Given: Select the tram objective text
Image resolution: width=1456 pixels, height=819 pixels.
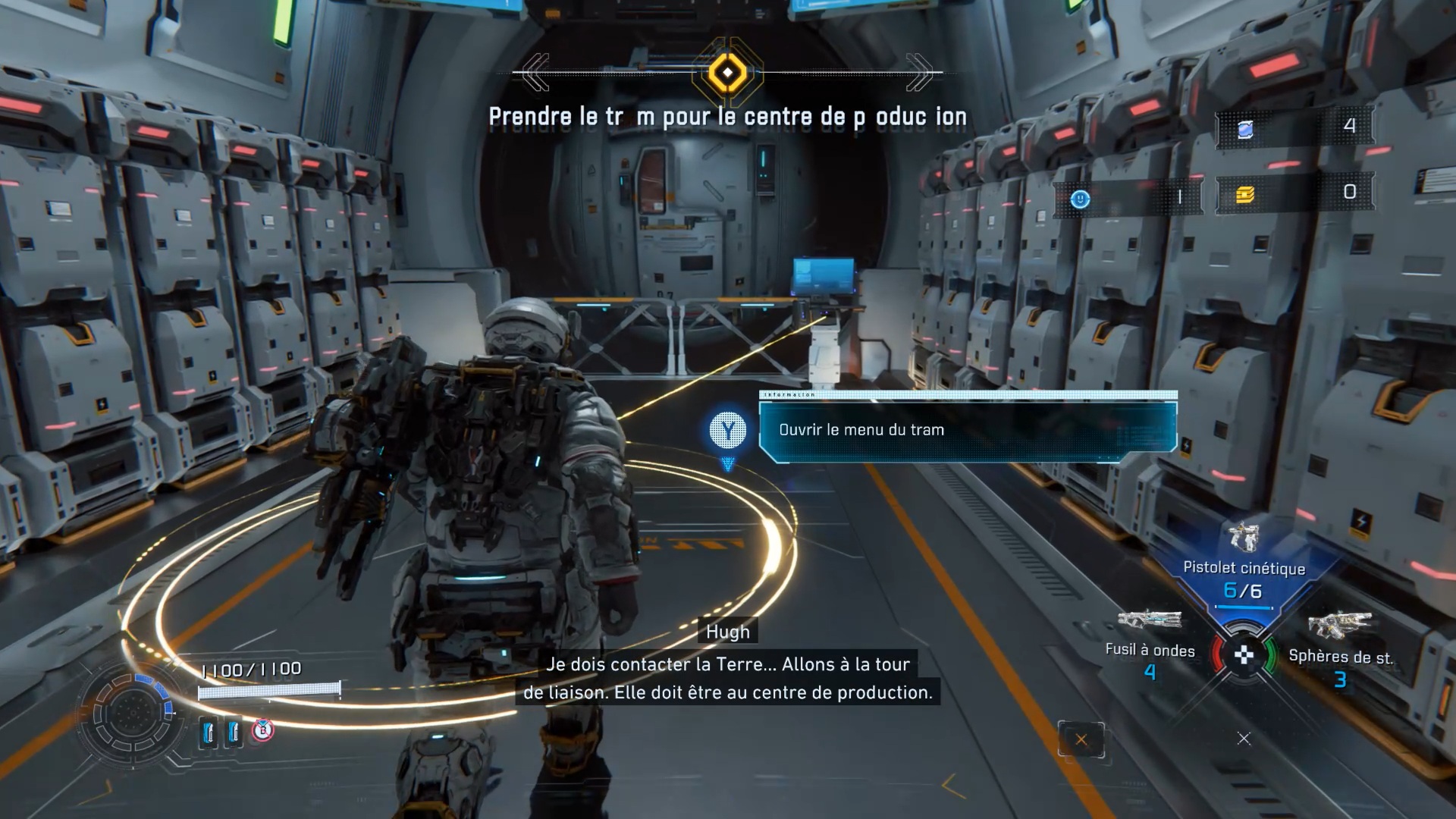Looking at the screenshot, I should click(727, 117).
